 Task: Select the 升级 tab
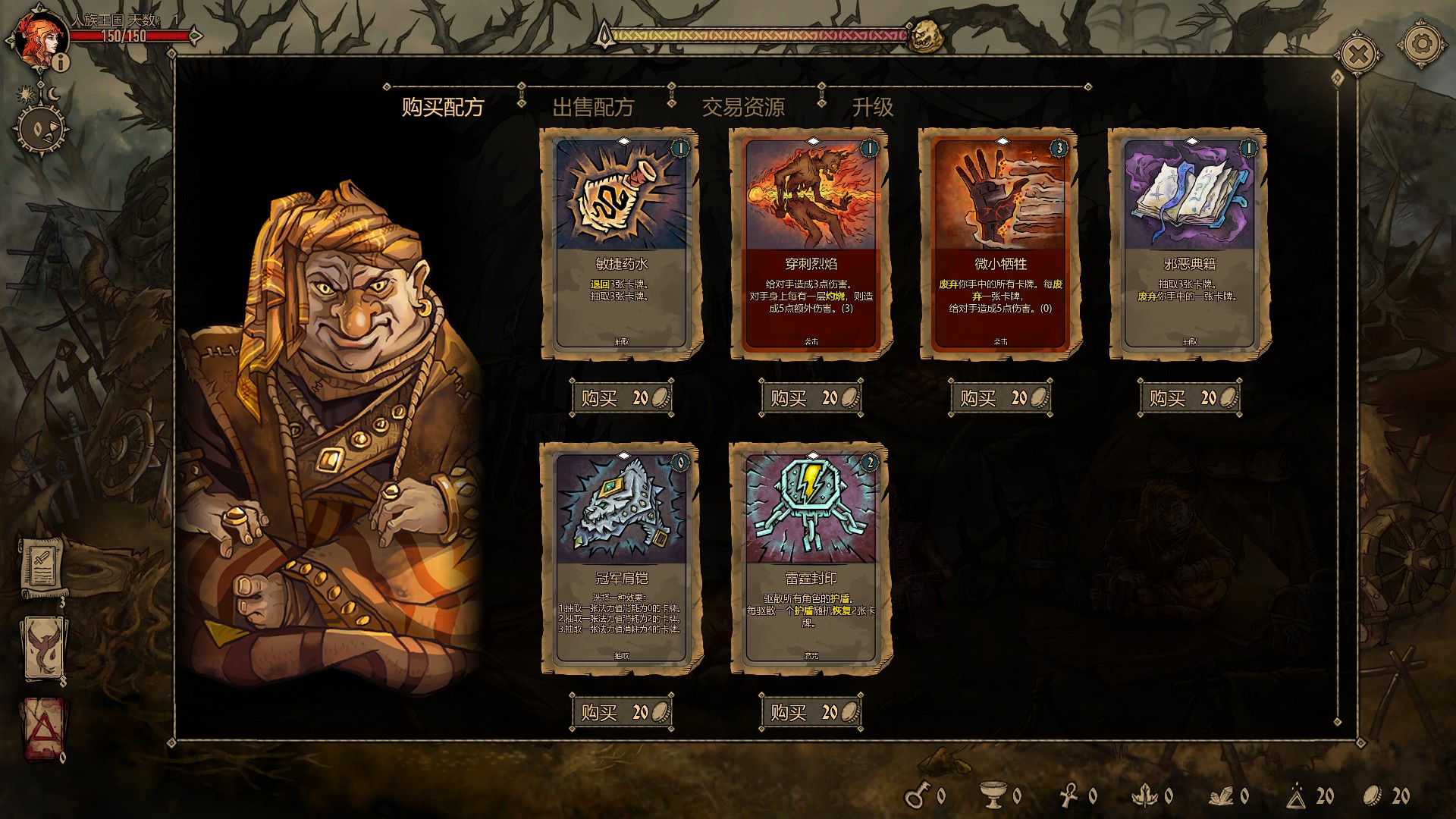pos(872,108)
